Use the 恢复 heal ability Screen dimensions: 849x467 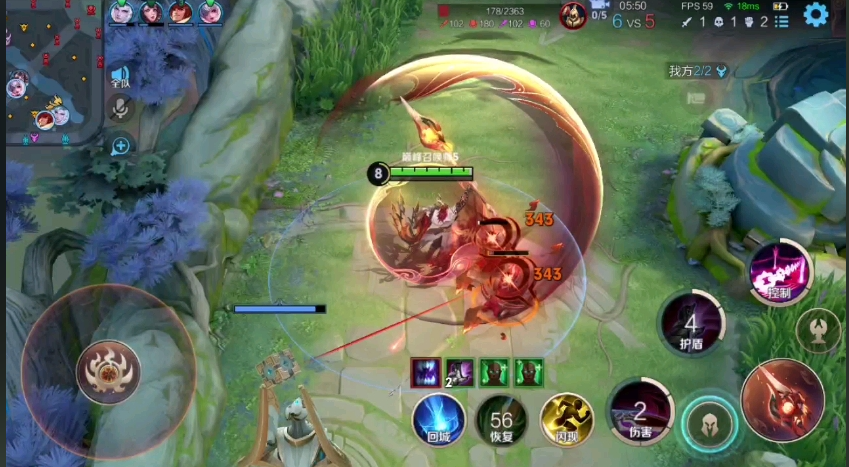[500, 418]
